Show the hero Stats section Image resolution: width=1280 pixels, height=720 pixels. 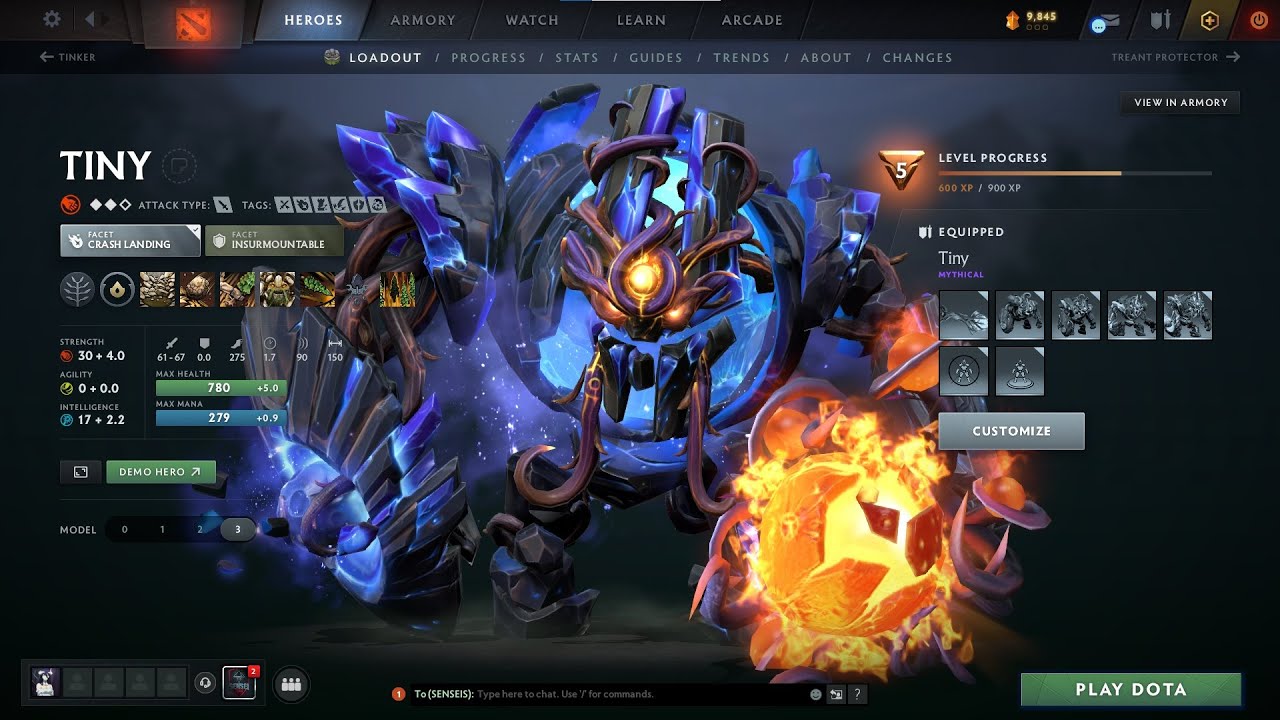pos(577,58)
